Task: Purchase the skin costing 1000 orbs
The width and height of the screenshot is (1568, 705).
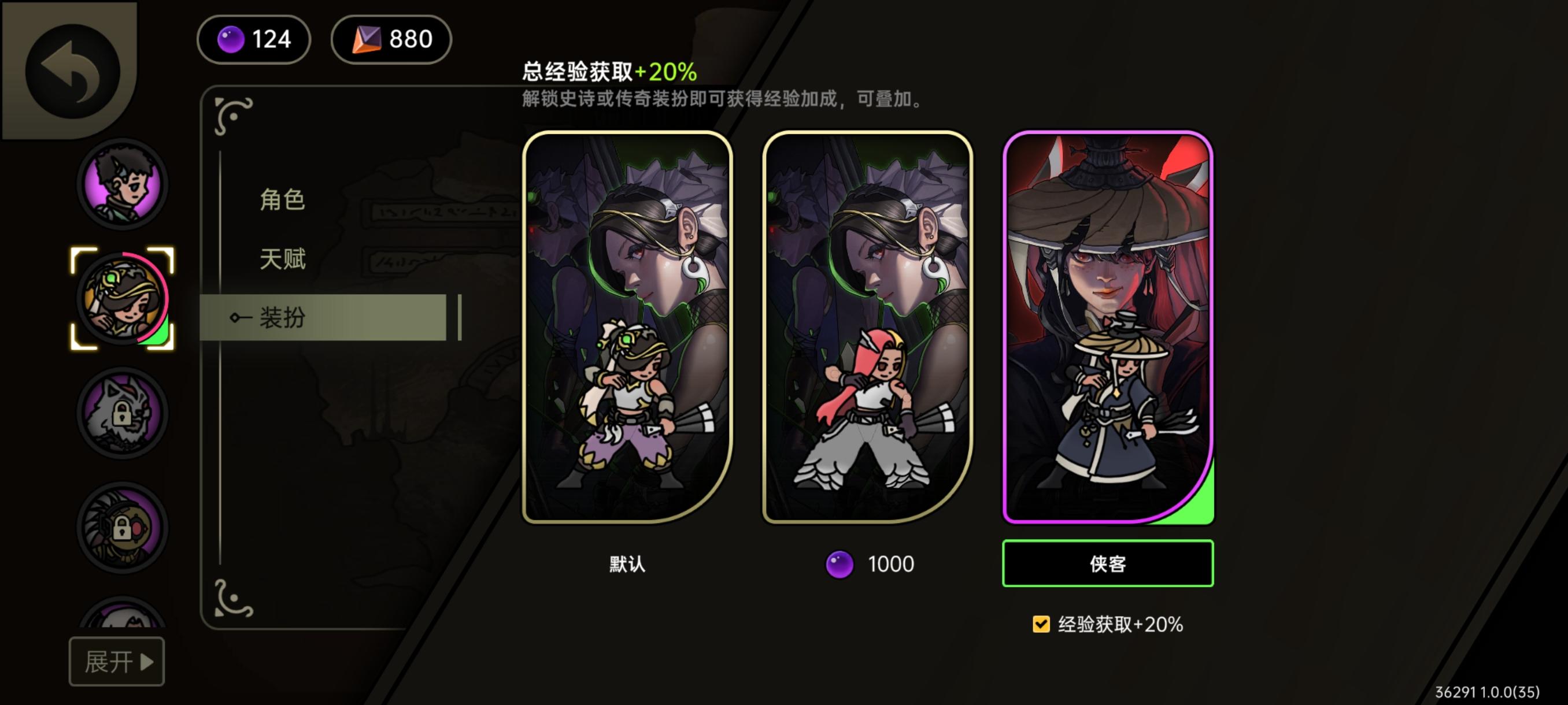Action: point(868,563)
